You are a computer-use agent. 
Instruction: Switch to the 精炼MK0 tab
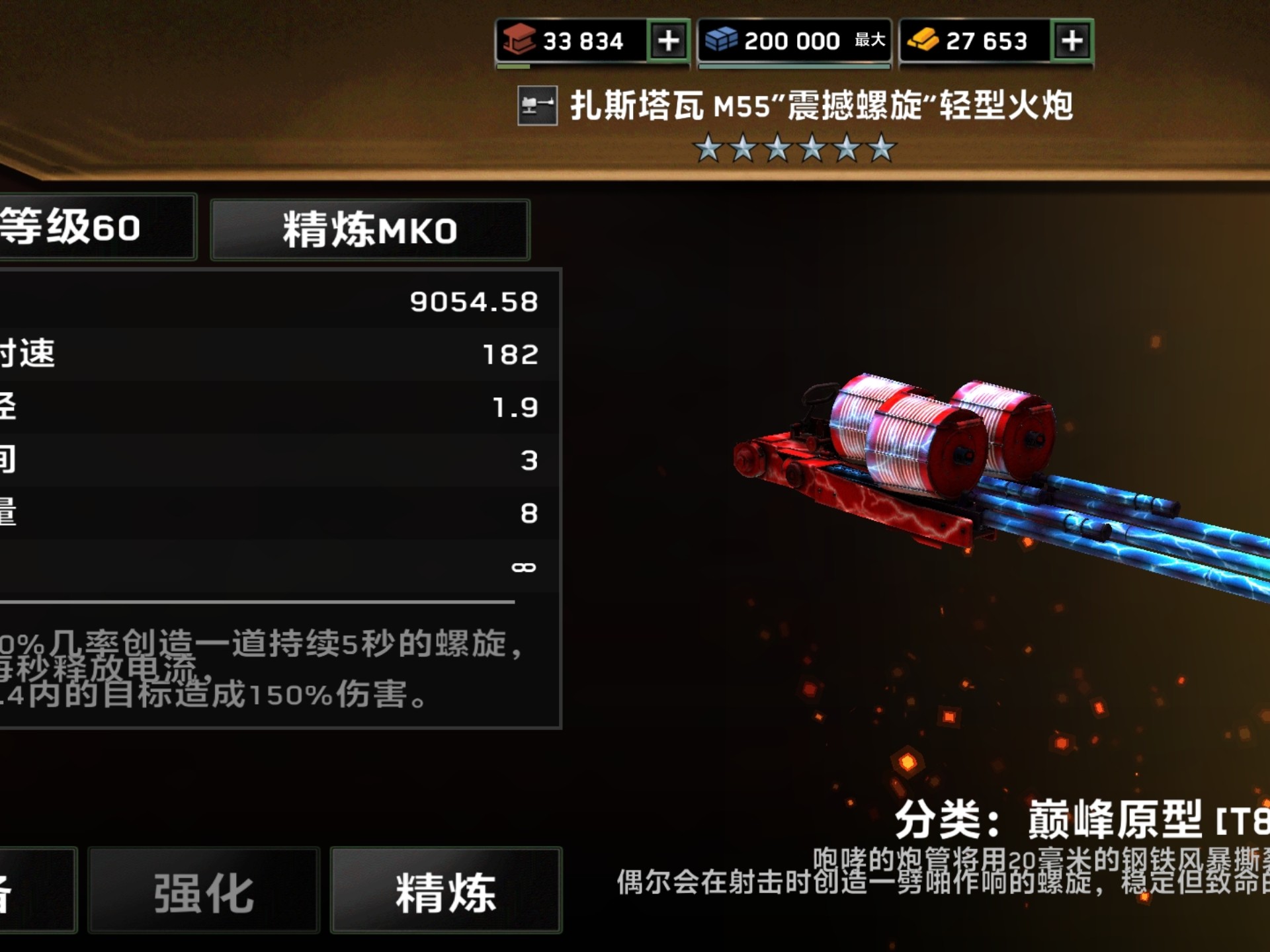pos(370,230)
